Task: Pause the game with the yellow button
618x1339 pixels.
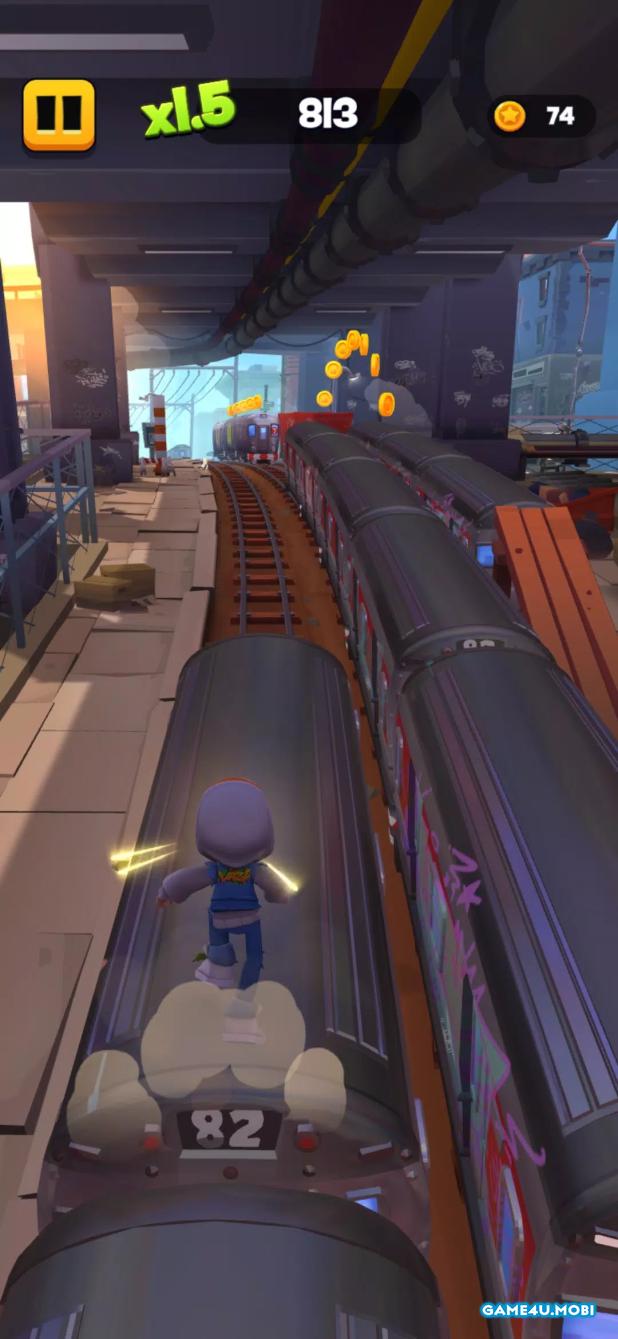Action: pos(59,115)
